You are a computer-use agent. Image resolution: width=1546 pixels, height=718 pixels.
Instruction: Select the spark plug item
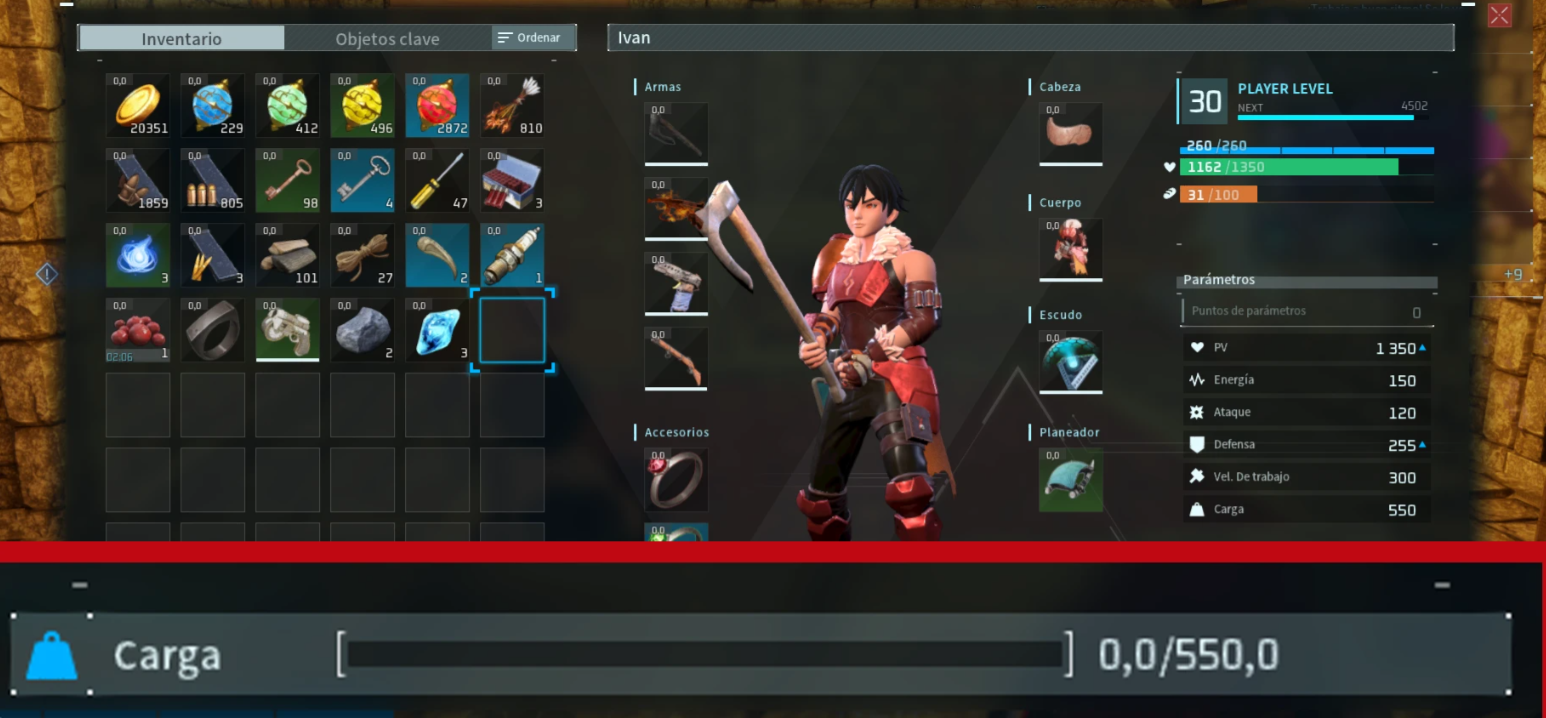(x=512, y=255)
